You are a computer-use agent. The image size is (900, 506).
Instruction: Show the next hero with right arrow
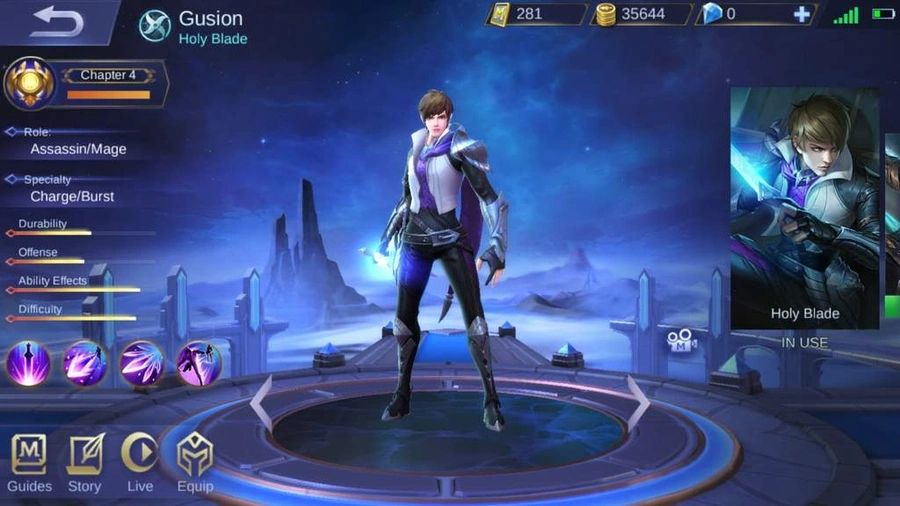coord(637,402)
